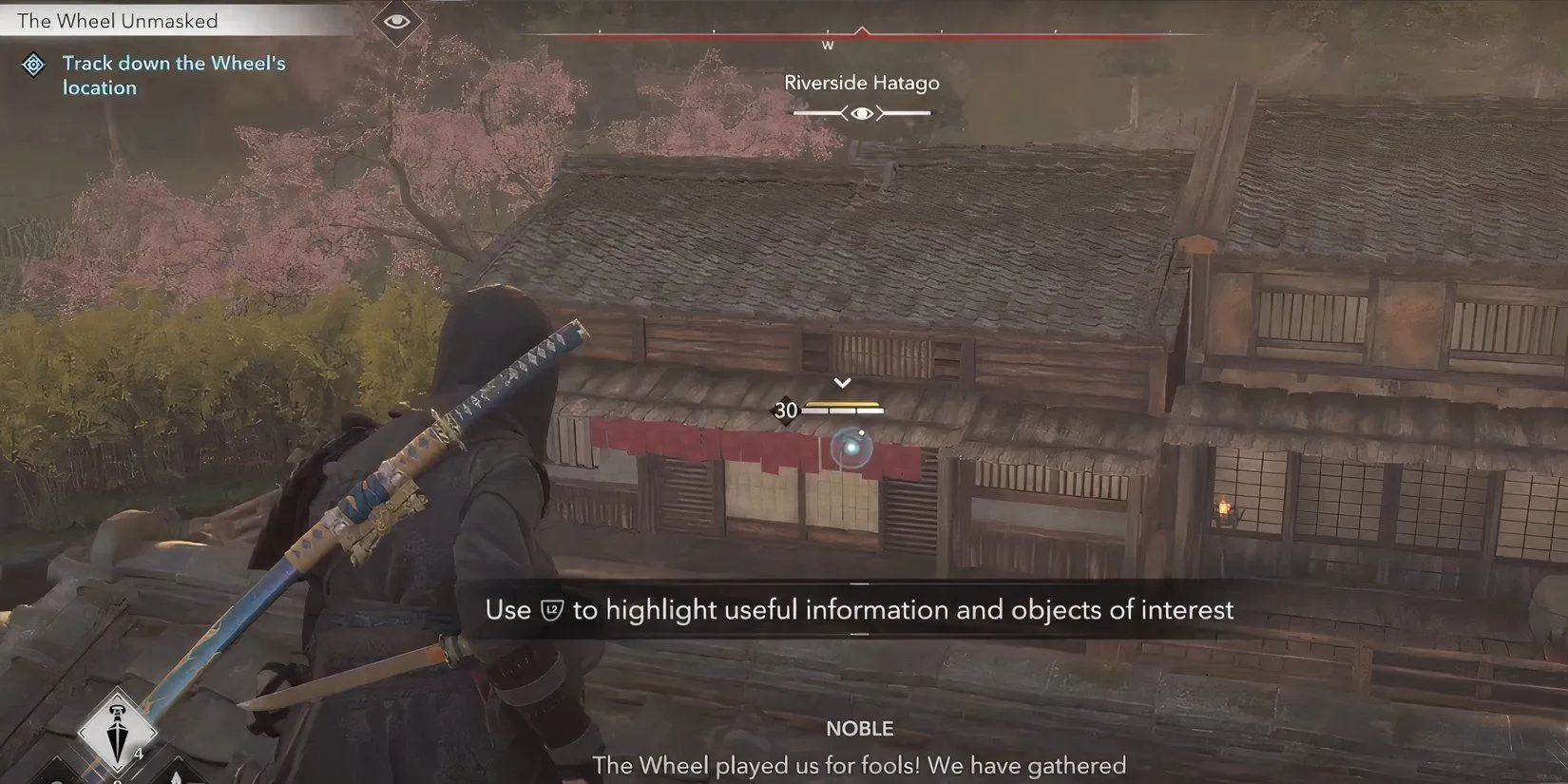This screenshot has width=1568, height=784.
Task: Select the Wheel Unmasked quest tracker
Action: point(118,21)
